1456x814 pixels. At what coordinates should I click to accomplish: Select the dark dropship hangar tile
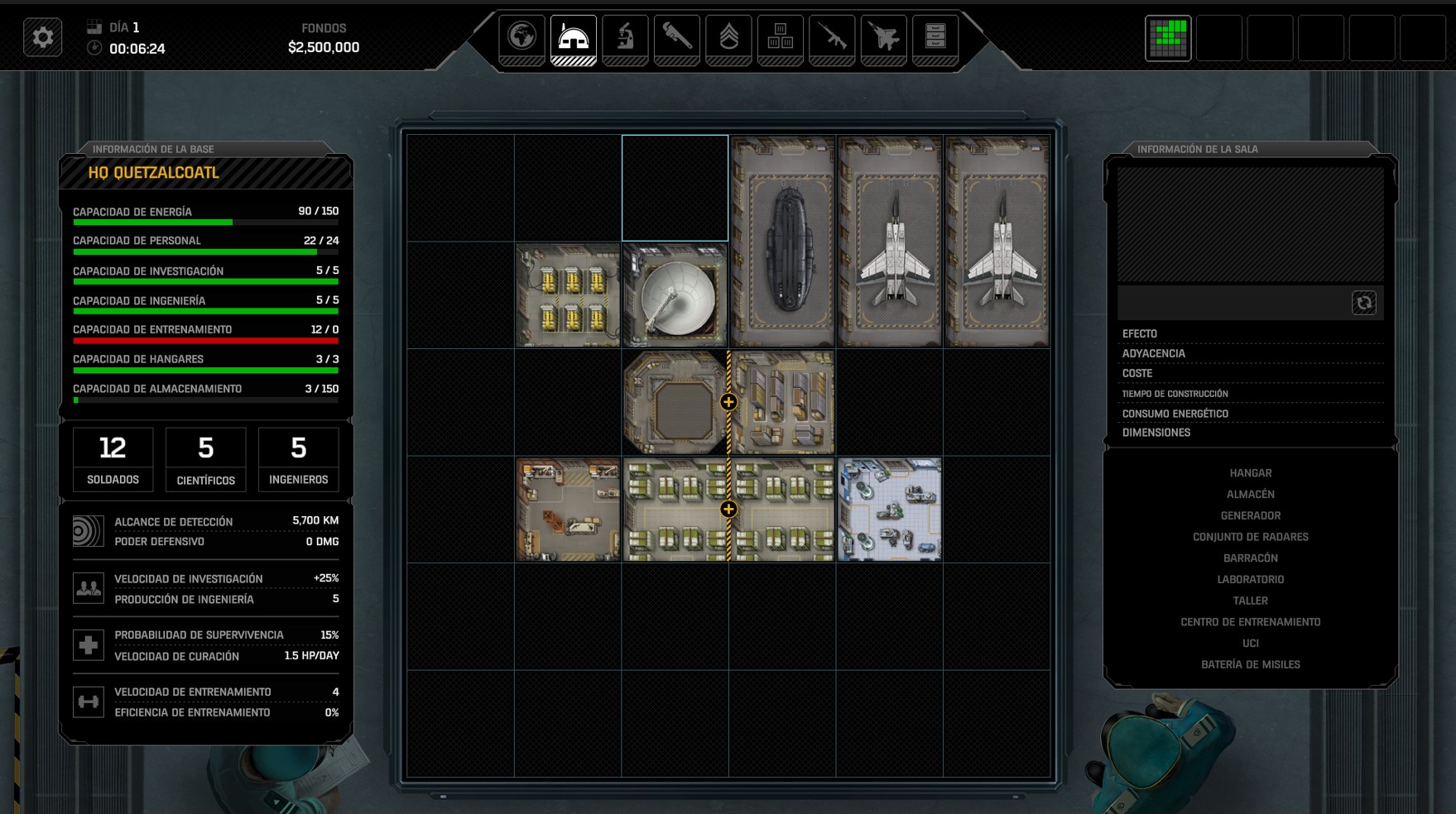(782, 242)
